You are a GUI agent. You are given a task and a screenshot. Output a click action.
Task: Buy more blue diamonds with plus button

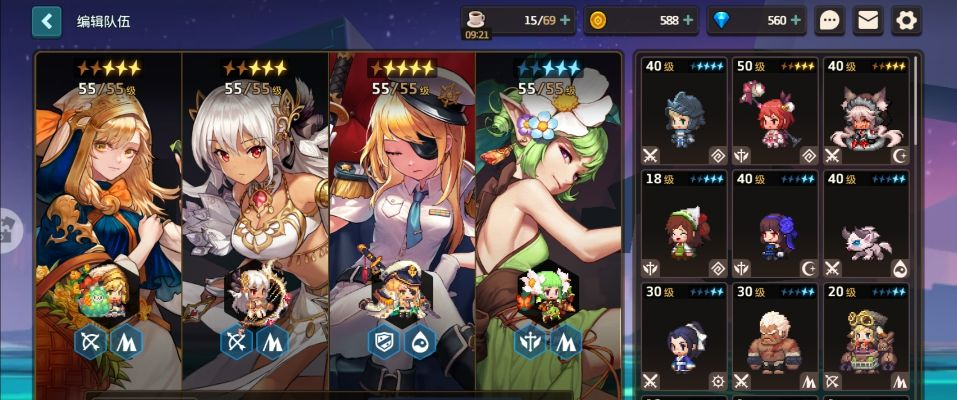[x=796, y=20]
